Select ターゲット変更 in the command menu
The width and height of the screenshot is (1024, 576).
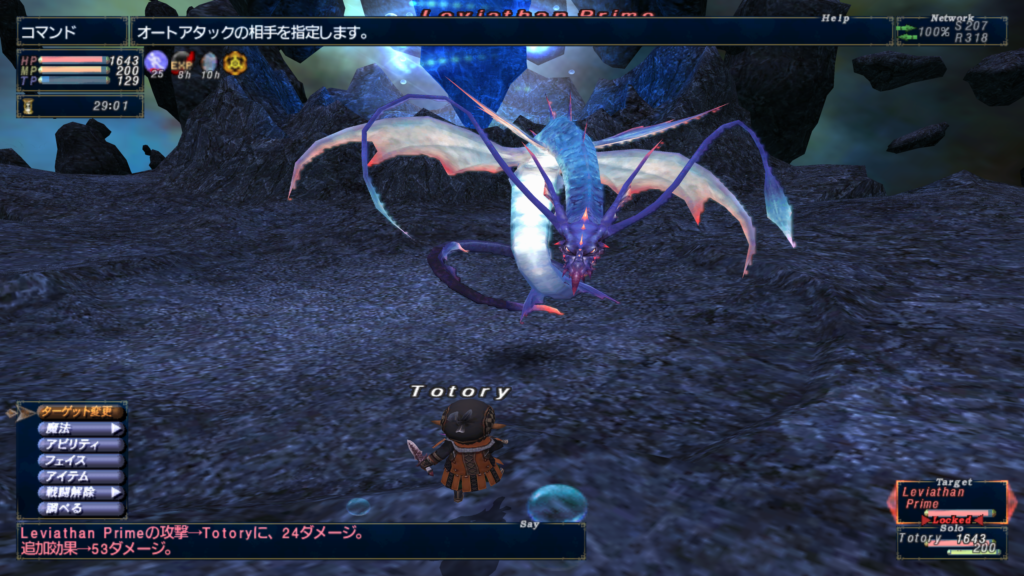(80, 411)
